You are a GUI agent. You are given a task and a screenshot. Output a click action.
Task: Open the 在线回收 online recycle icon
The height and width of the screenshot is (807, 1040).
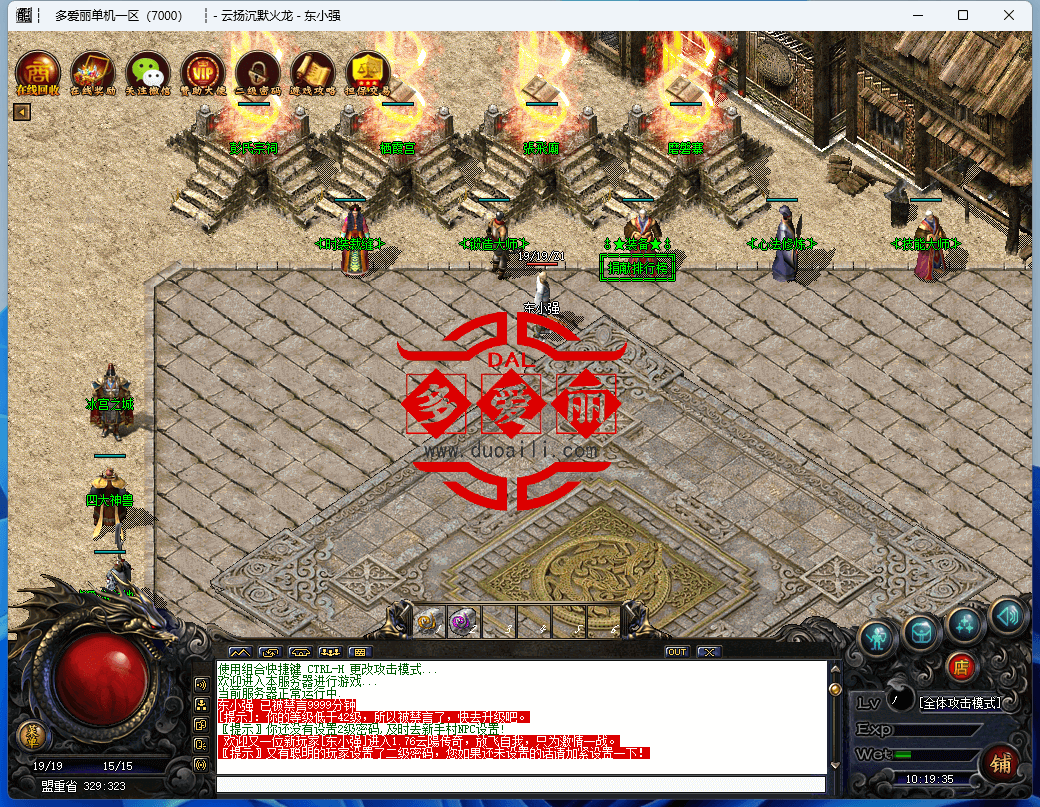tap(38, 72)
